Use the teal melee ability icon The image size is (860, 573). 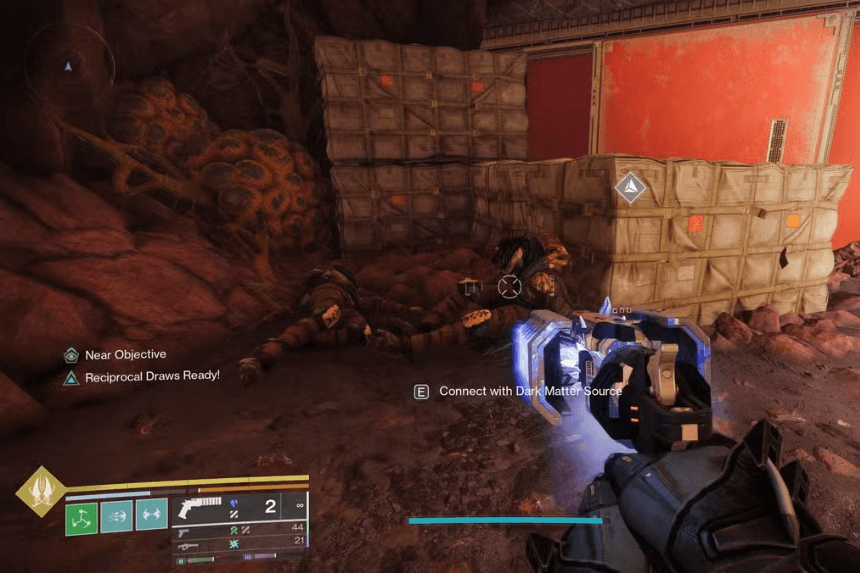pos(116,517)
